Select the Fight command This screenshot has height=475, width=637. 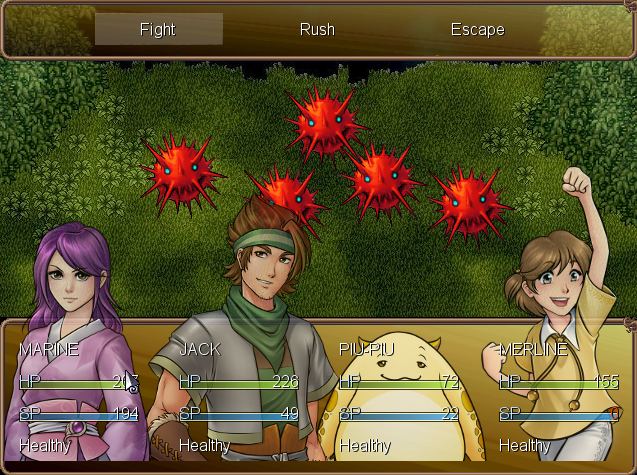[158, 30]
